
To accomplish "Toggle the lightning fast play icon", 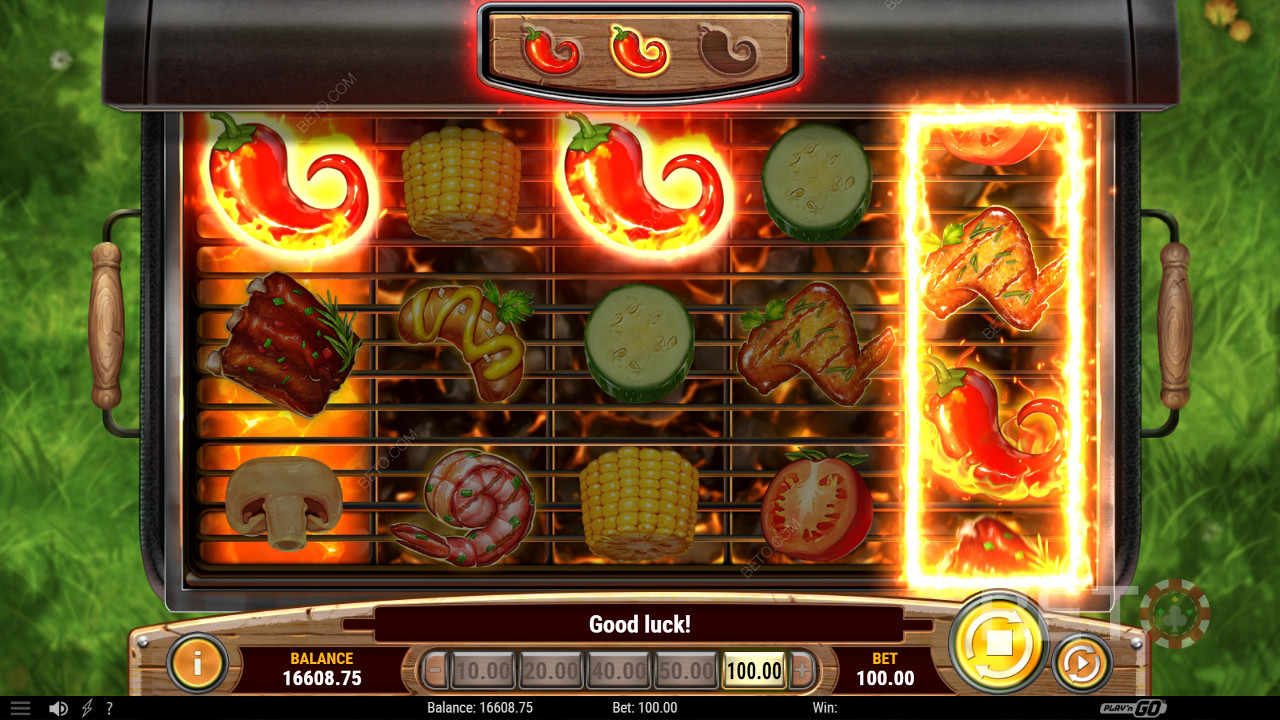I will point(86,708).
